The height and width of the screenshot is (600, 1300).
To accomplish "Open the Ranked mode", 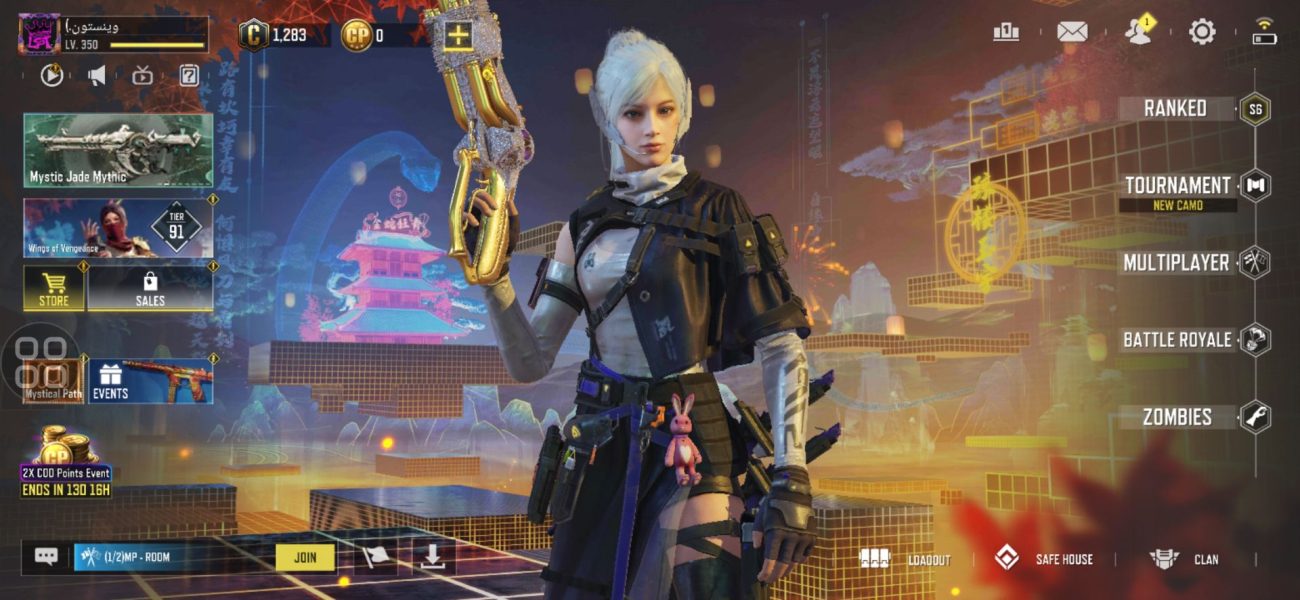I will pos(1176,108).
